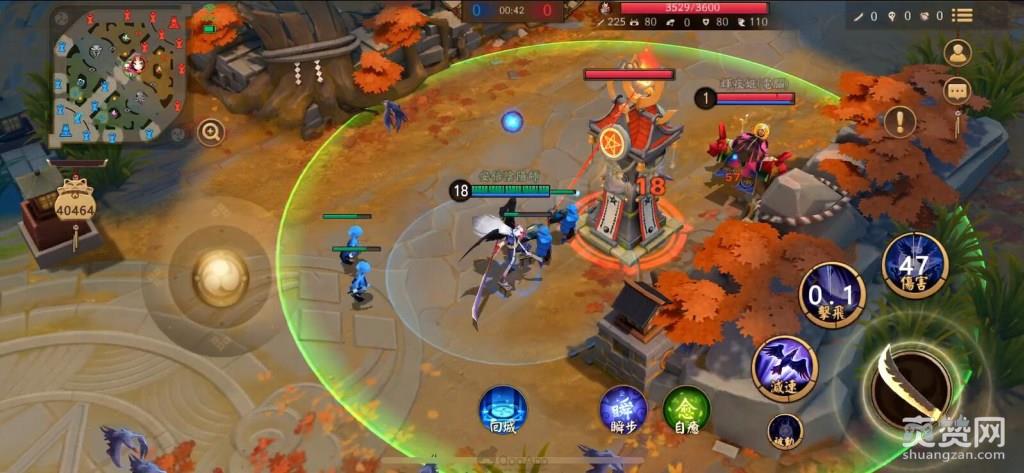Open the chat speech-bubble button
The image size is (1024, 473).
[958, 90]
